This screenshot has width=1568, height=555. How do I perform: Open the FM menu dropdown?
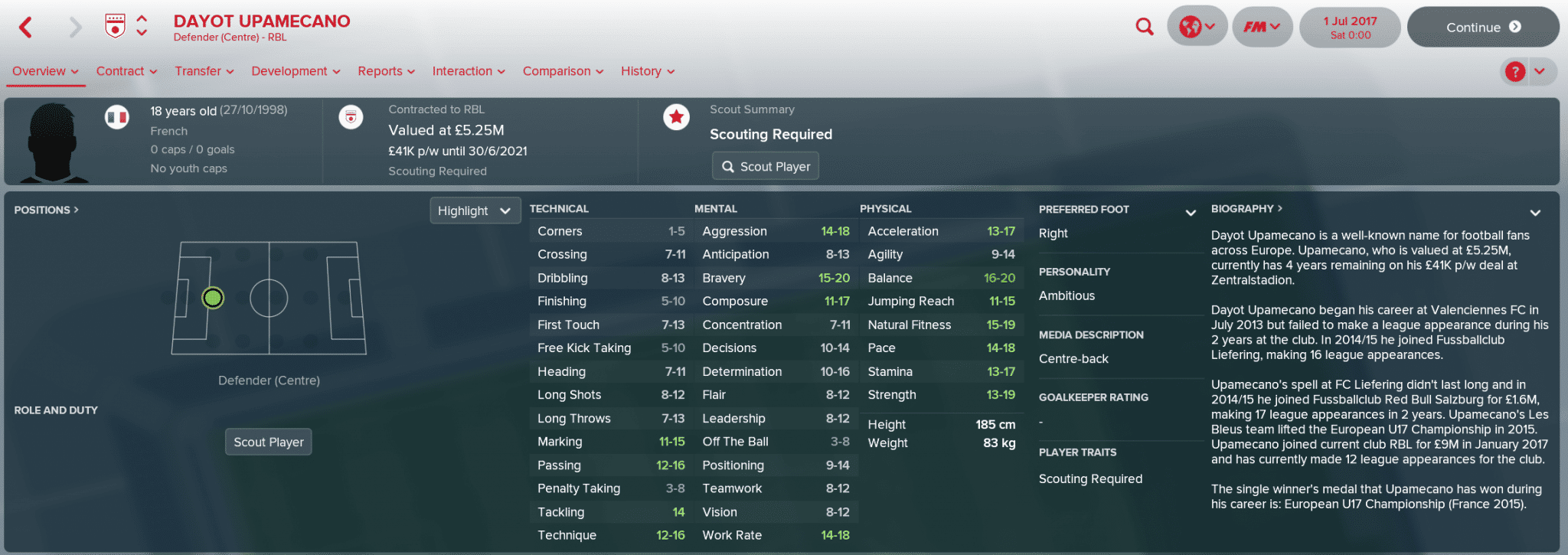click(1262, 28)
